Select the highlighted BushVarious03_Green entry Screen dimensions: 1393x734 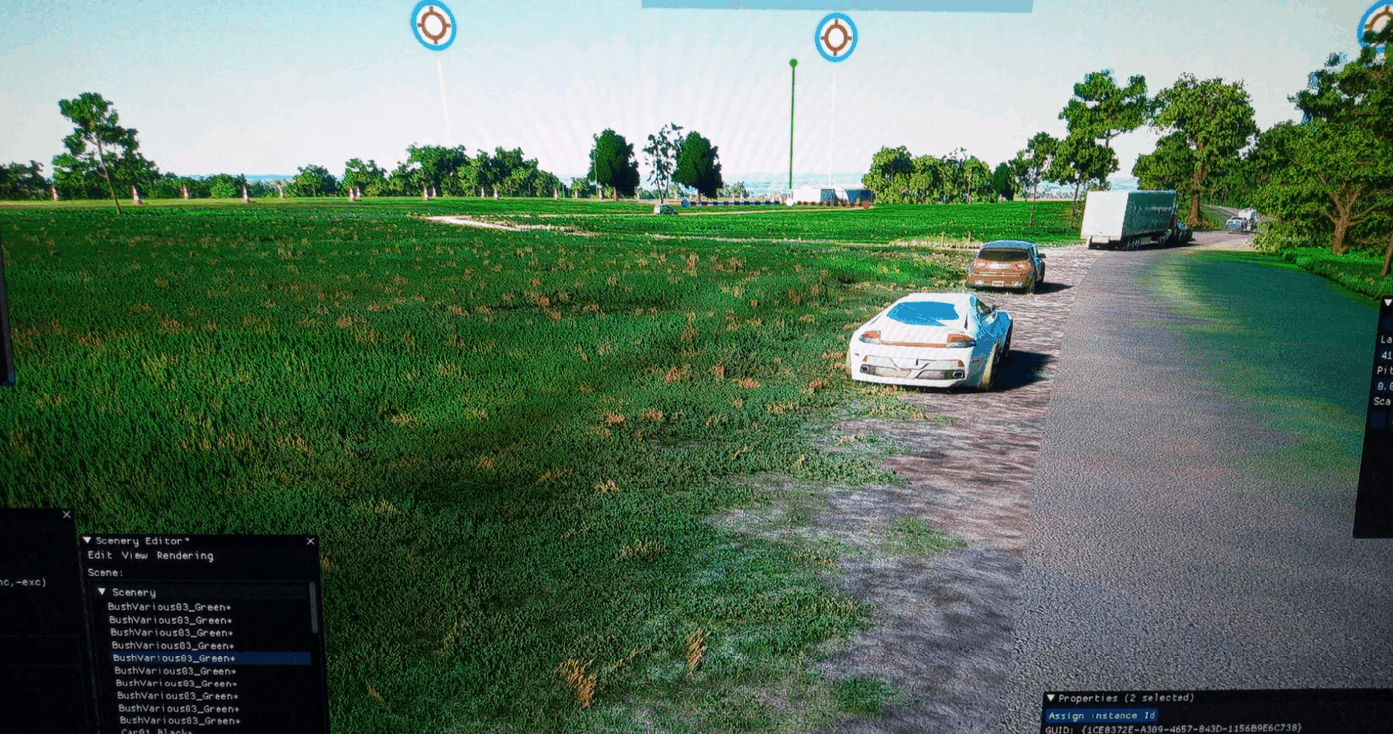173,659
